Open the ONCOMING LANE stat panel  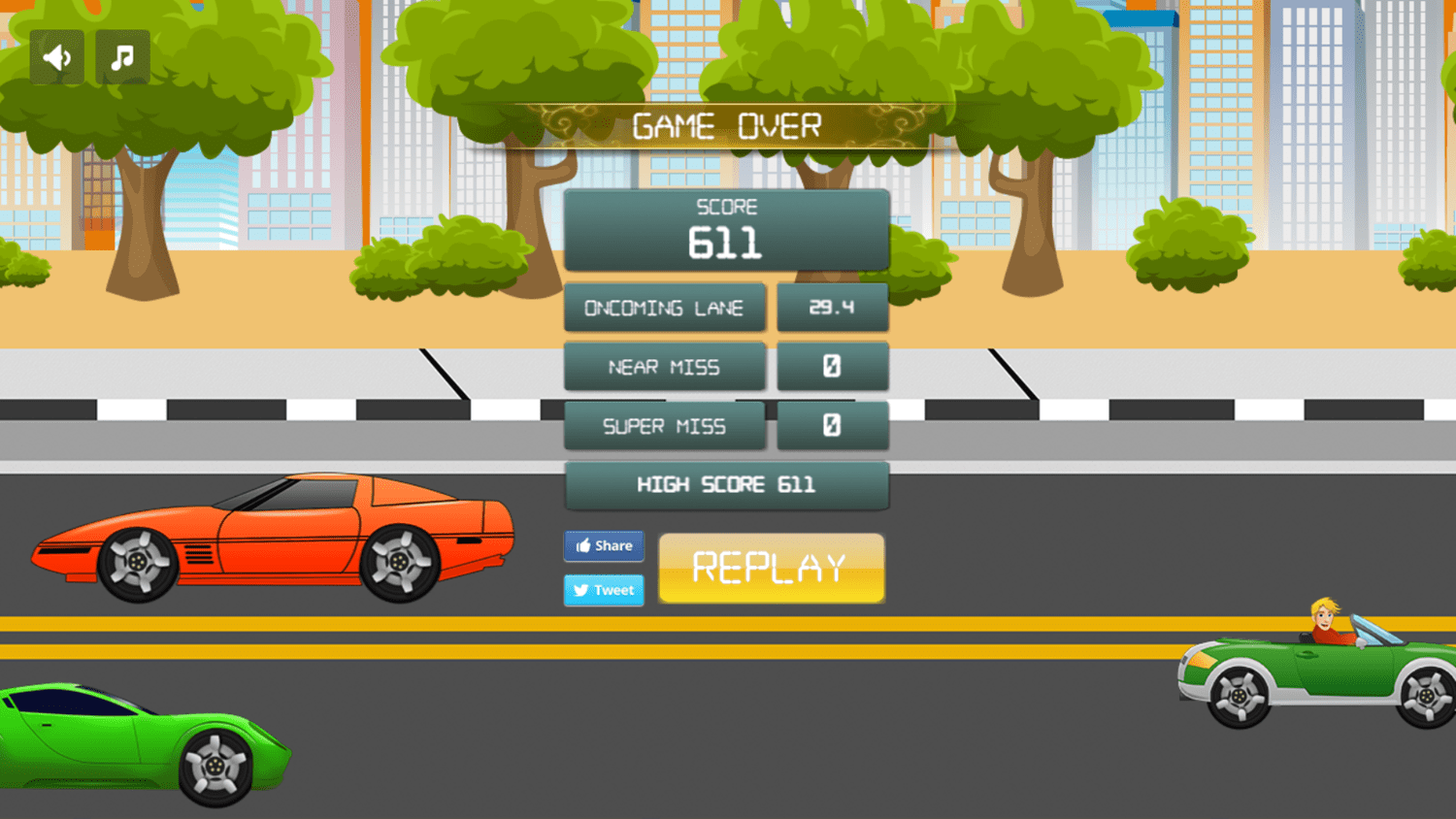pos(664,308)
